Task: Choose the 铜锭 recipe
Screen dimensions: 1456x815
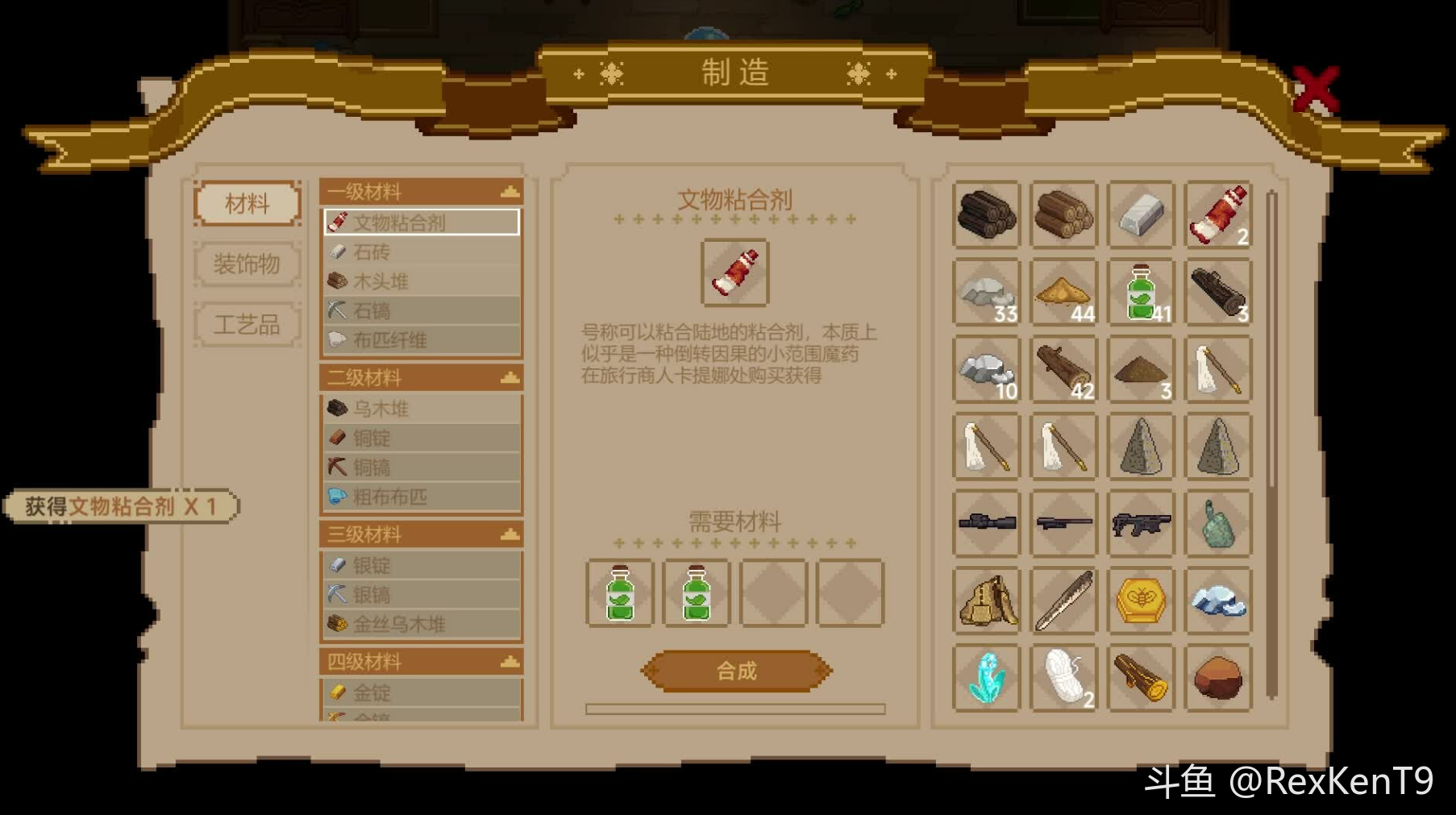Action: tap(421, 438)
